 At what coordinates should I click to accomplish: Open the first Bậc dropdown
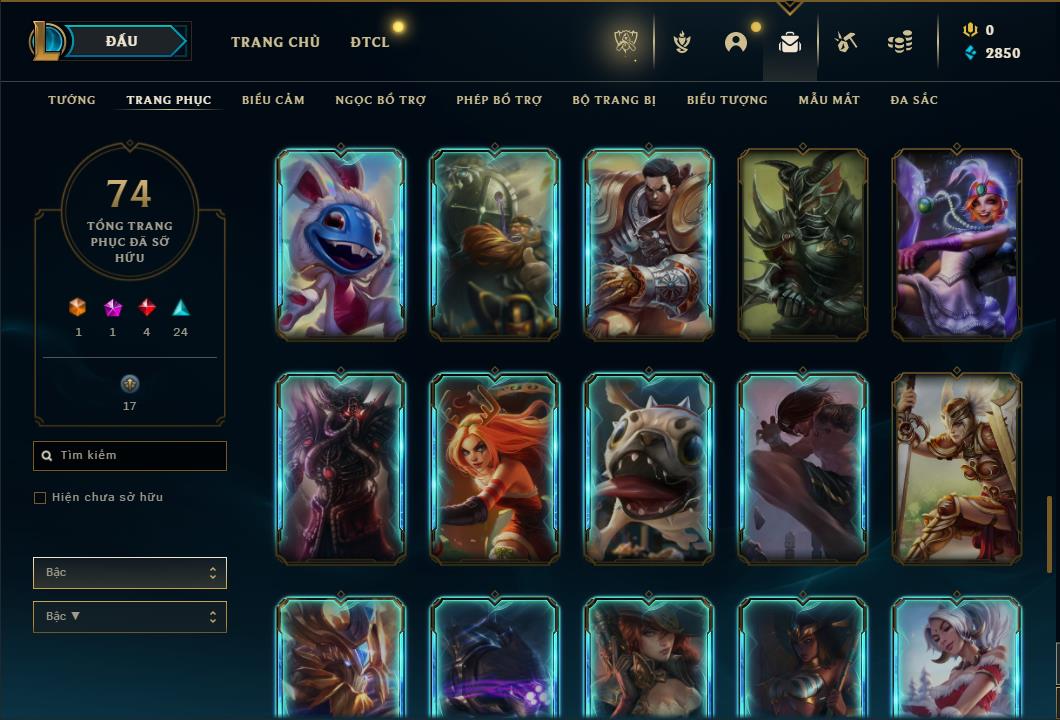[130, 573]
